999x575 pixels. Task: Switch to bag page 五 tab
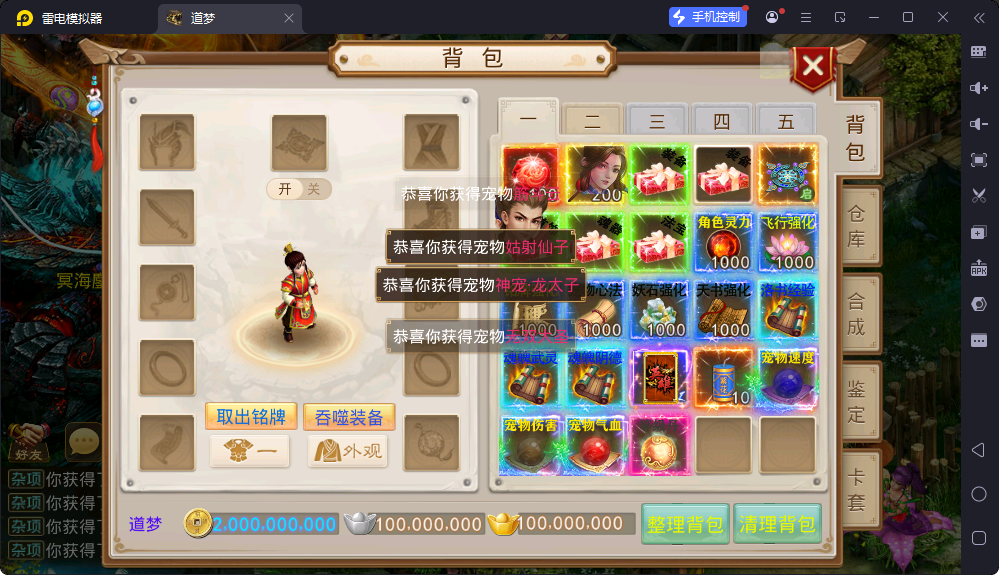click(x=786, y=122)
